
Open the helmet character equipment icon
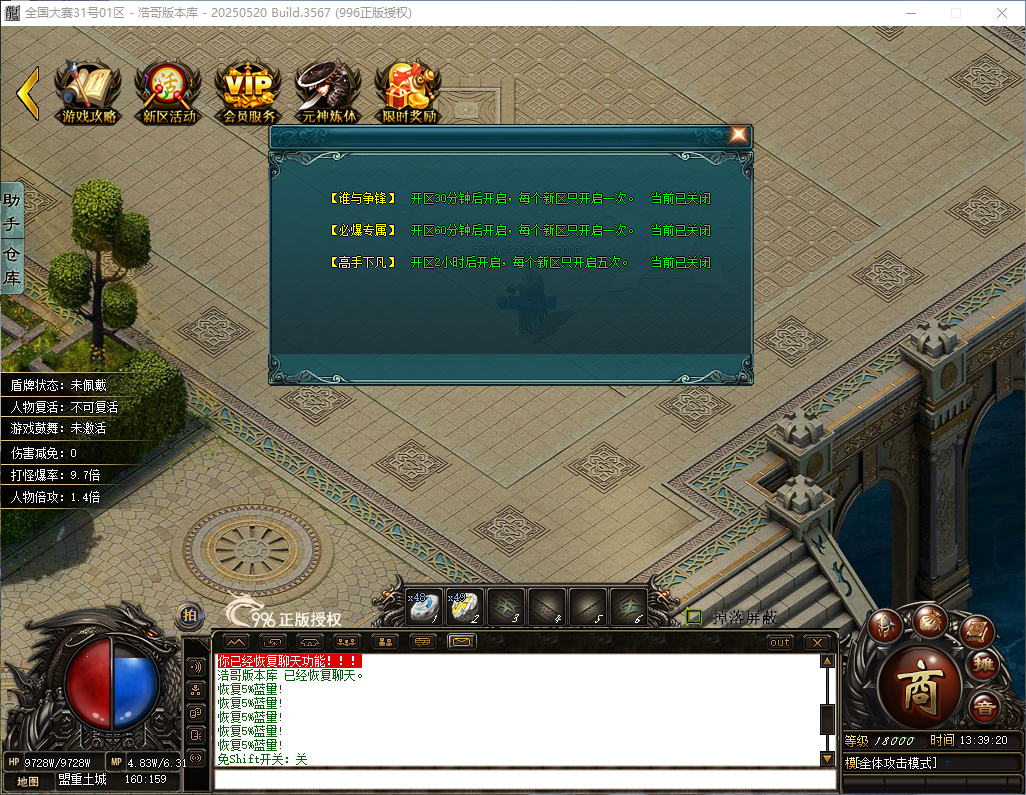pos(885,625)
